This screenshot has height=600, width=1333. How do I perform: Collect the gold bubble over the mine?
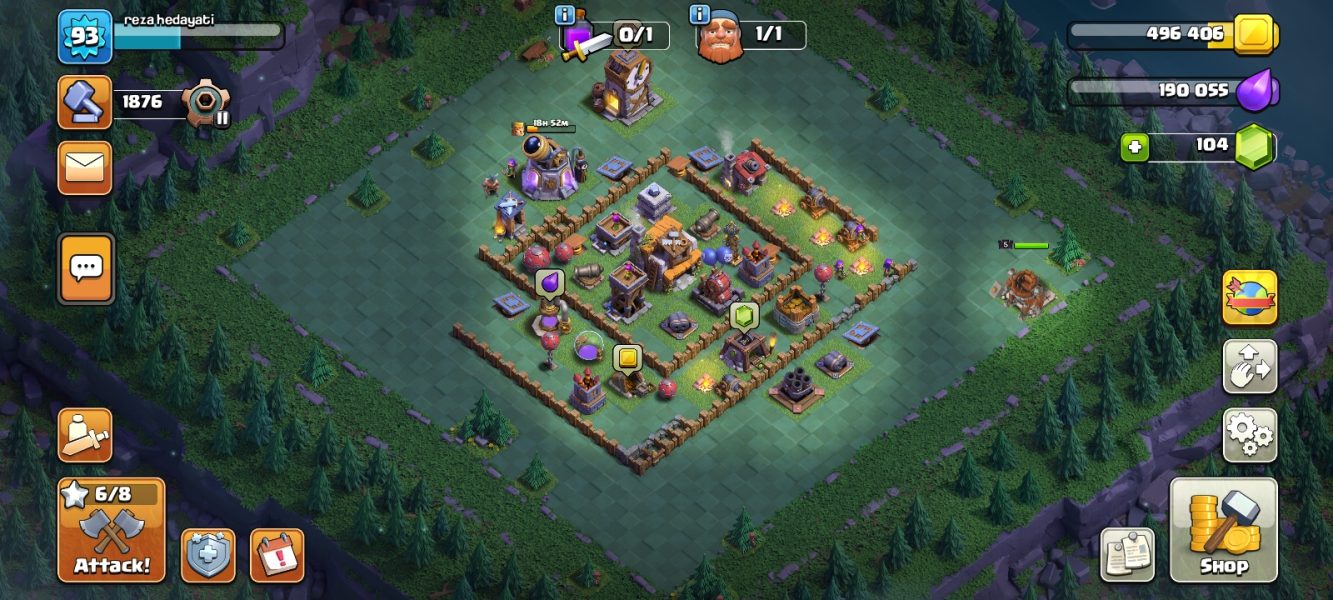click(627, 358)
